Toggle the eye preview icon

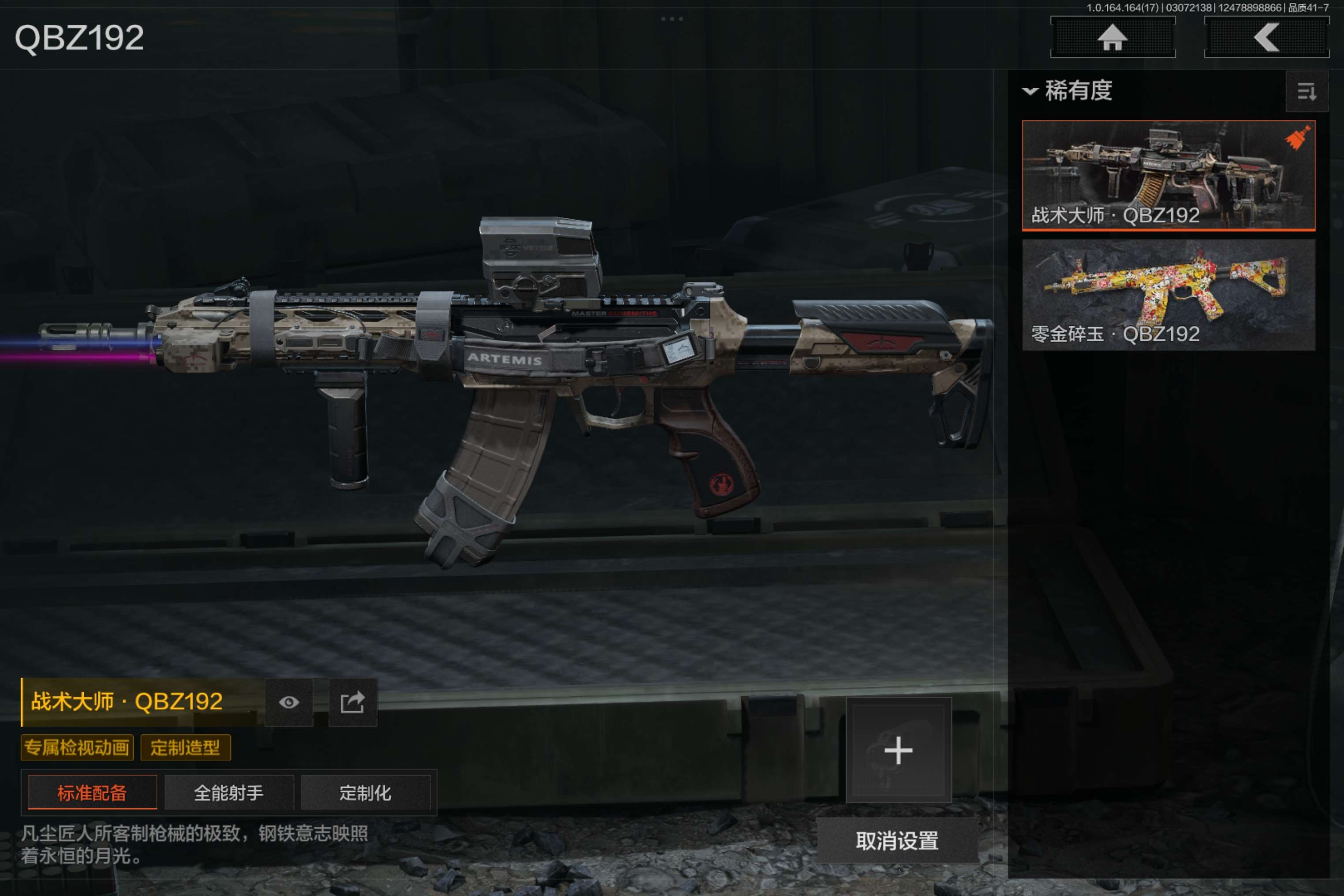pos(288,702)
